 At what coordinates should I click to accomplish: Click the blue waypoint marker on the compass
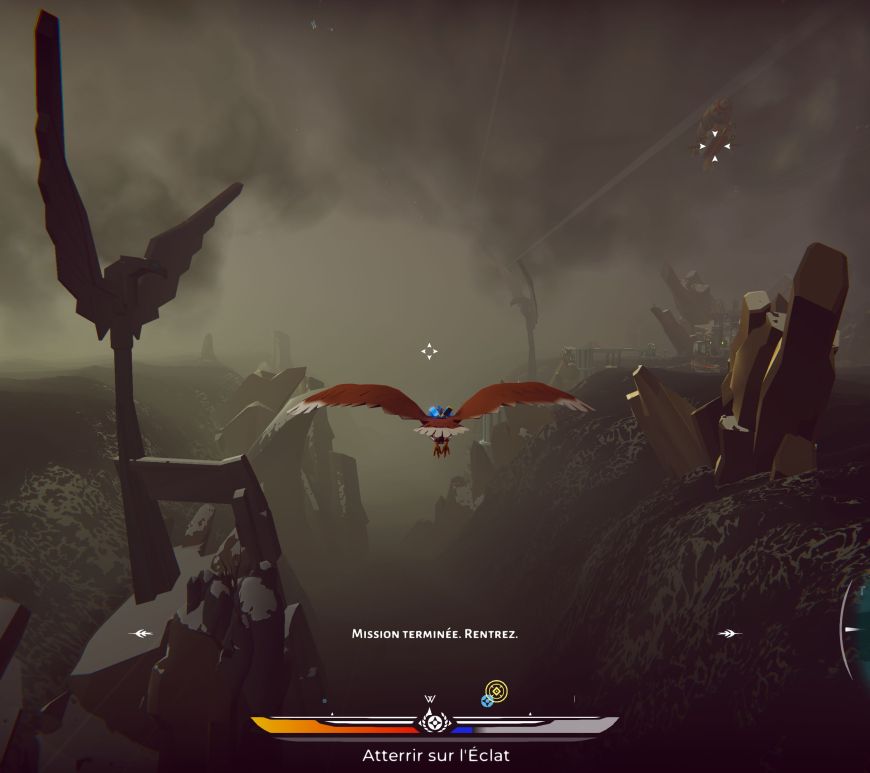487,701
